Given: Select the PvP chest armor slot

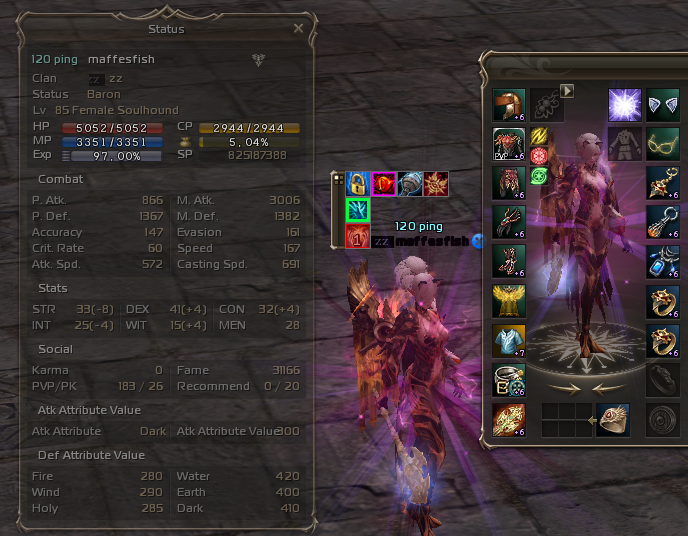Looking at the screenshot, I should tap(509, 144).
